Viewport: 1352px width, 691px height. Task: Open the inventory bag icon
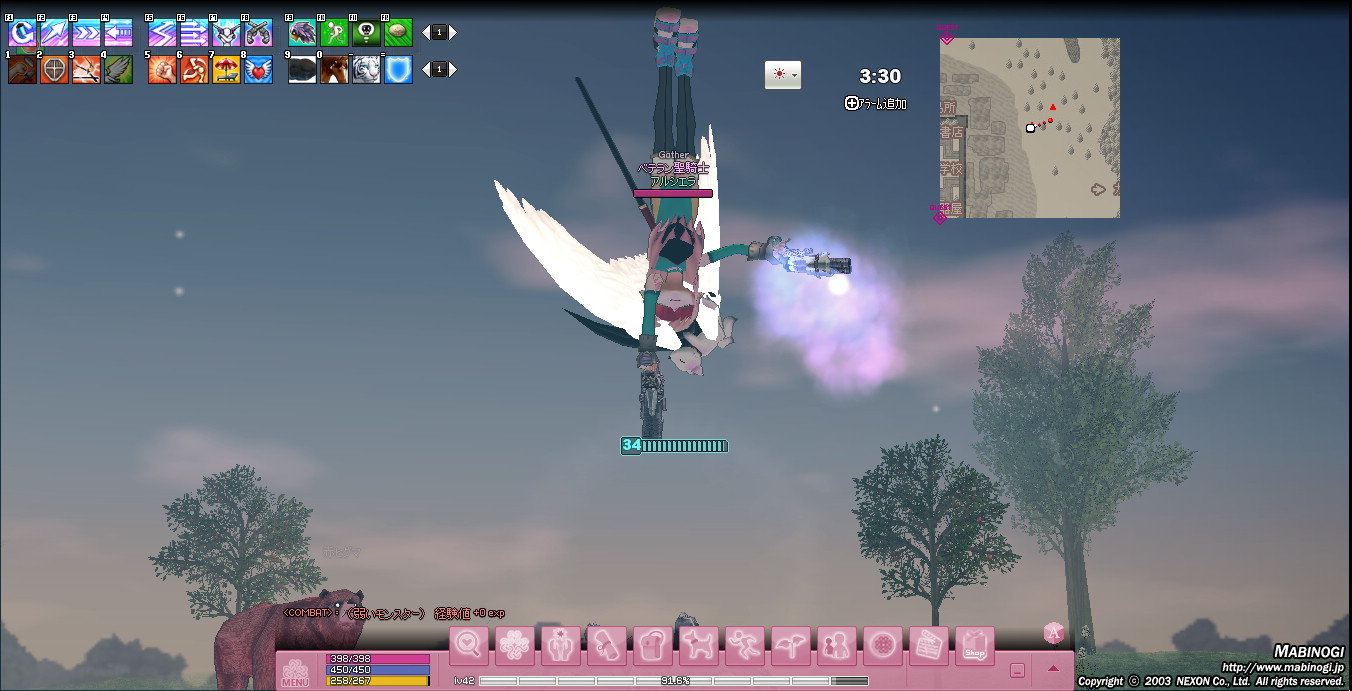652,645
